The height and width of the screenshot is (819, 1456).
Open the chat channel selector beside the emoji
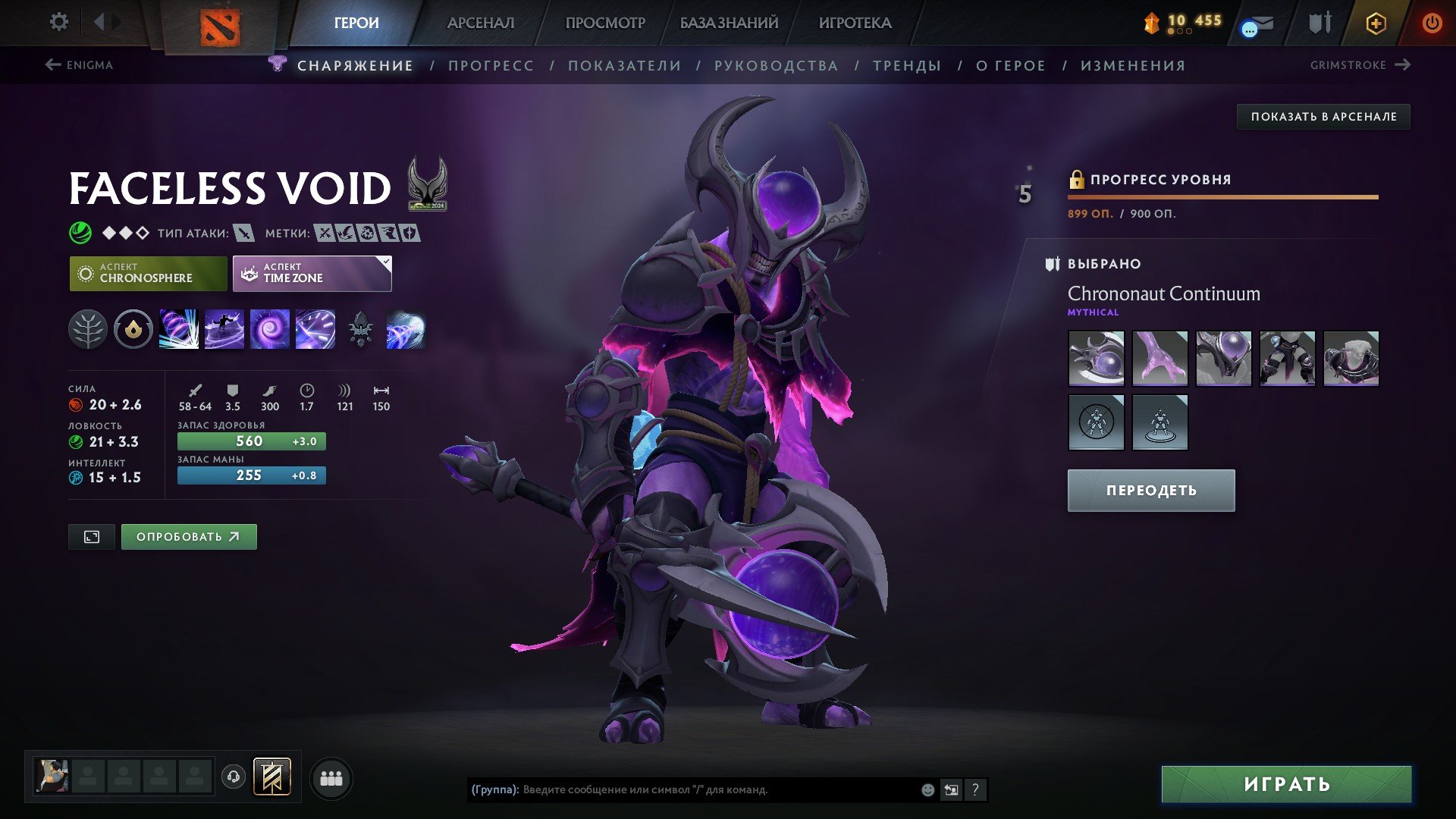pos(951,789)
